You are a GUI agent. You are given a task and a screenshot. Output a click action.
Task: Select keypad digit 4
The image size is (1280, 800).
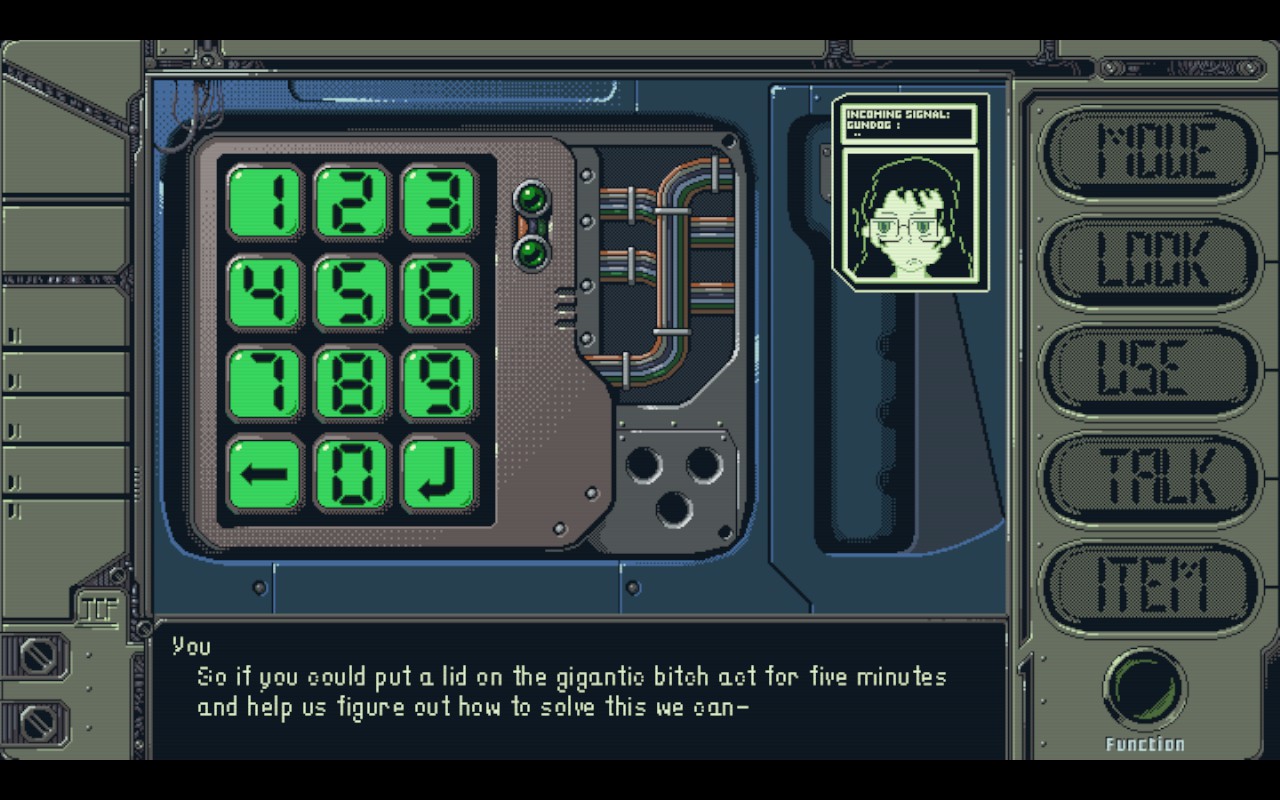[x=265, y=292]
